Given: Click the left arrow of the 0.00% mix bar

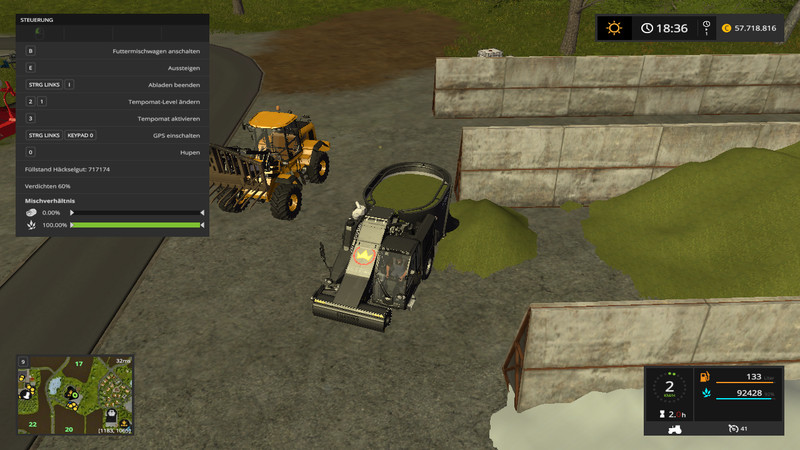Looking at the screenshot, I should click(x=72, y=213).
